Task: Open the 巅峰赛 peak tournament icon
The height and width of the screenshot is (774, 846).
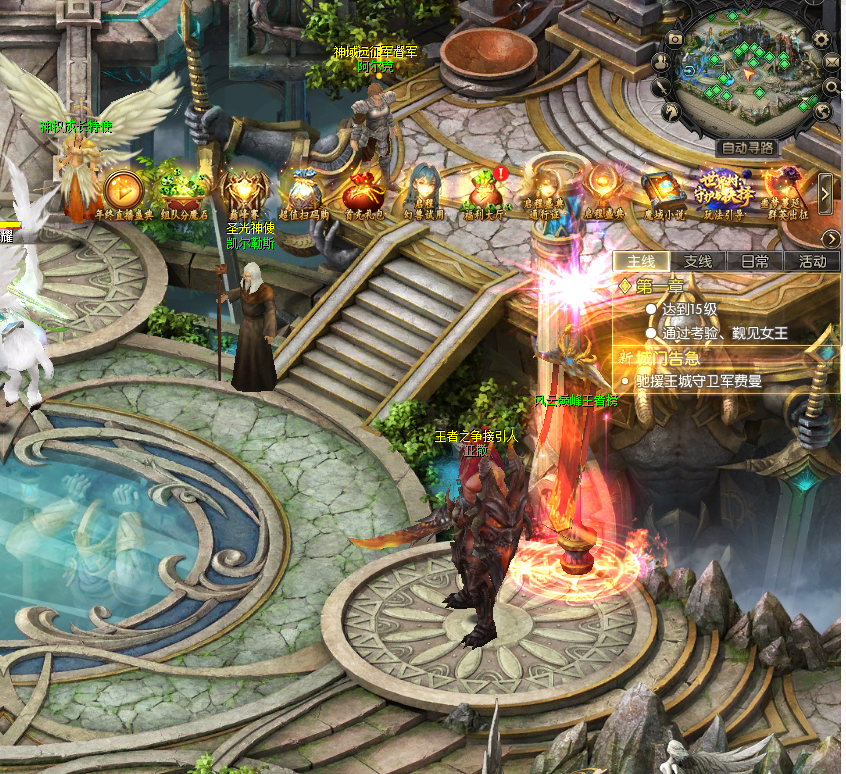Action: click(x=243, y=189)
